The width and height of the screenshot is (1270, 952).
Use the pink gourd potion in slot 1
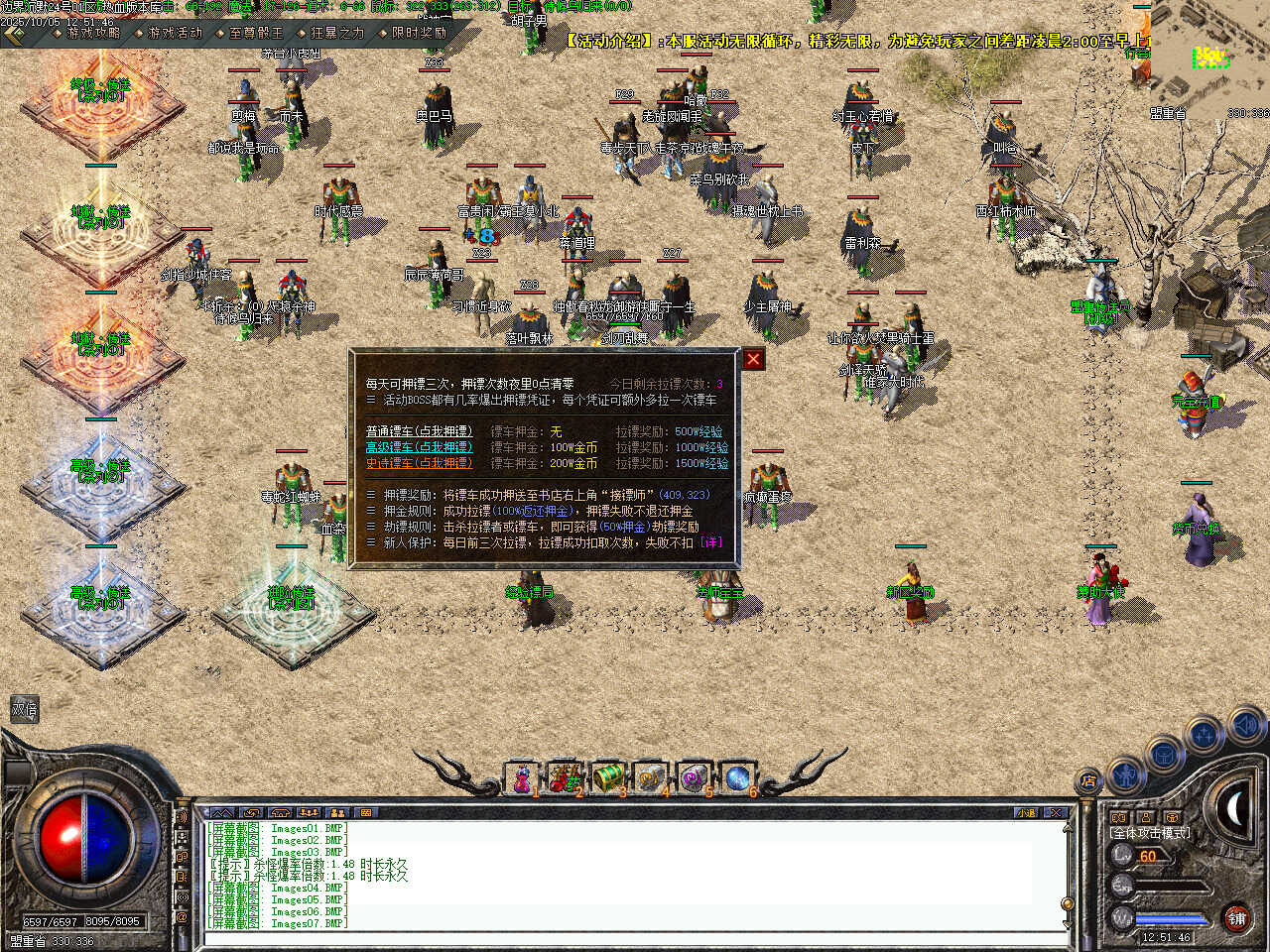(x=521, y=779)
